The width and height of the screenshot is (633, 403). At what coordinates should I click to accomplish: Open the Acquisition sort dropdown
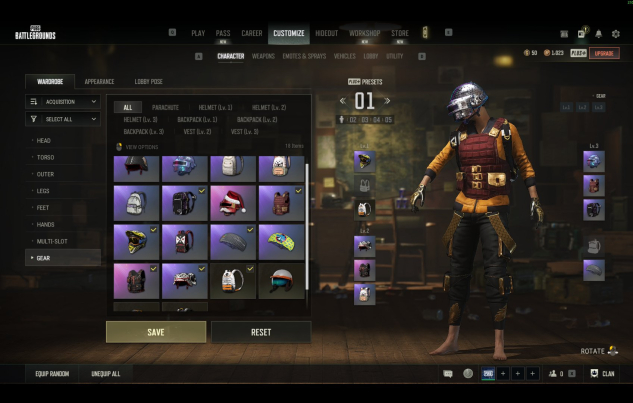pos(64,101)
